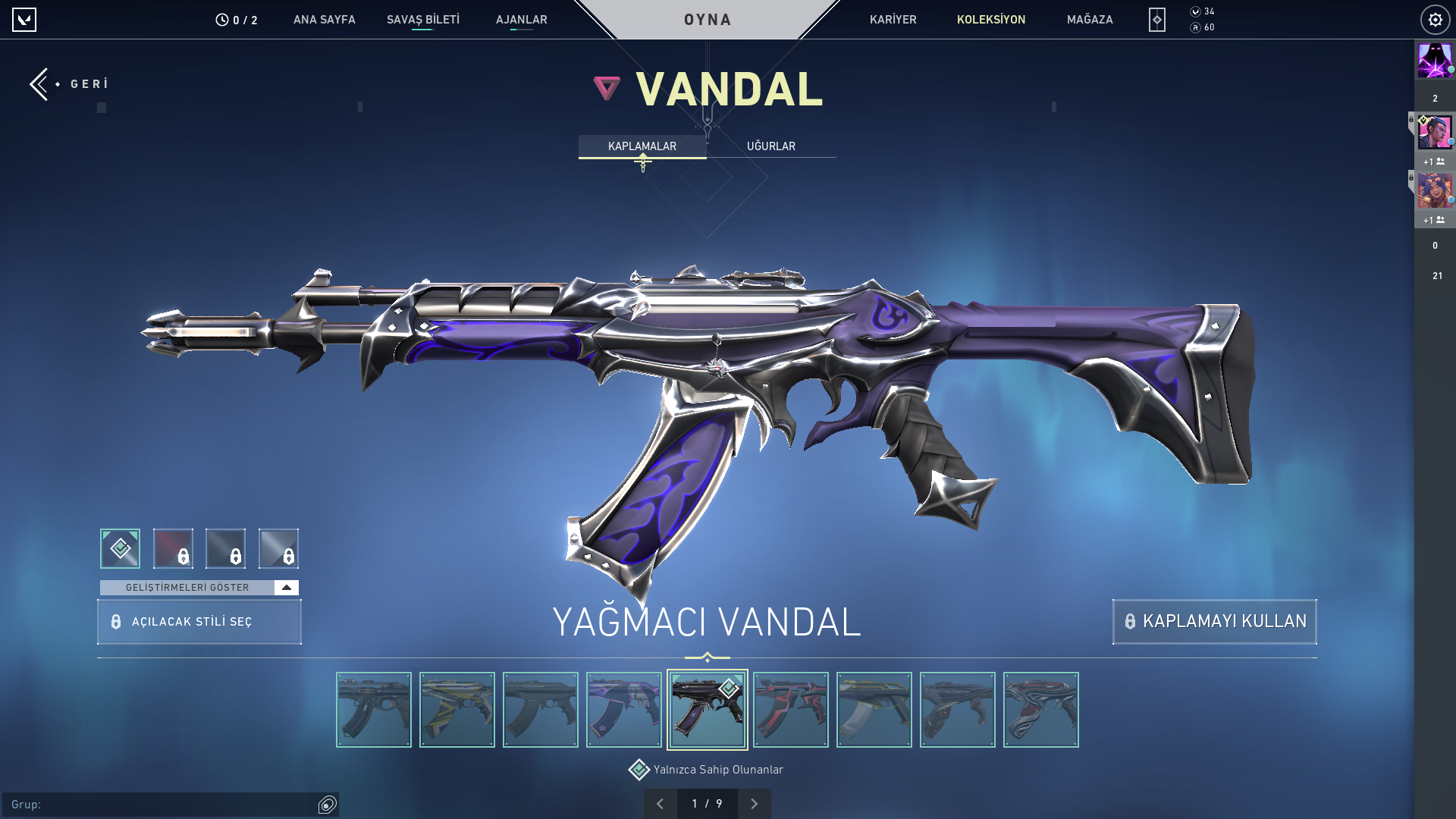Select the KAPLAMALAR tab
1456x819 pixels.
(x=642, y=146)
